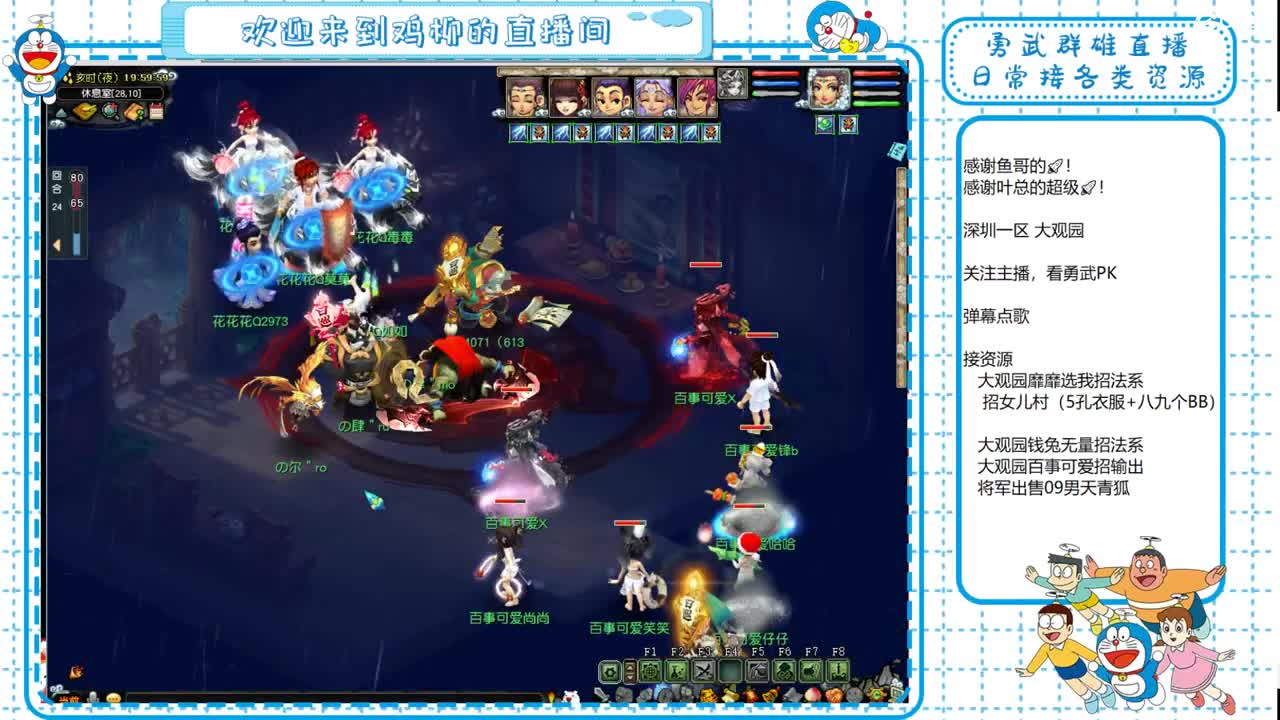
Task: Open settings via the gear icon on the action bar
Action: coord(610,671)
